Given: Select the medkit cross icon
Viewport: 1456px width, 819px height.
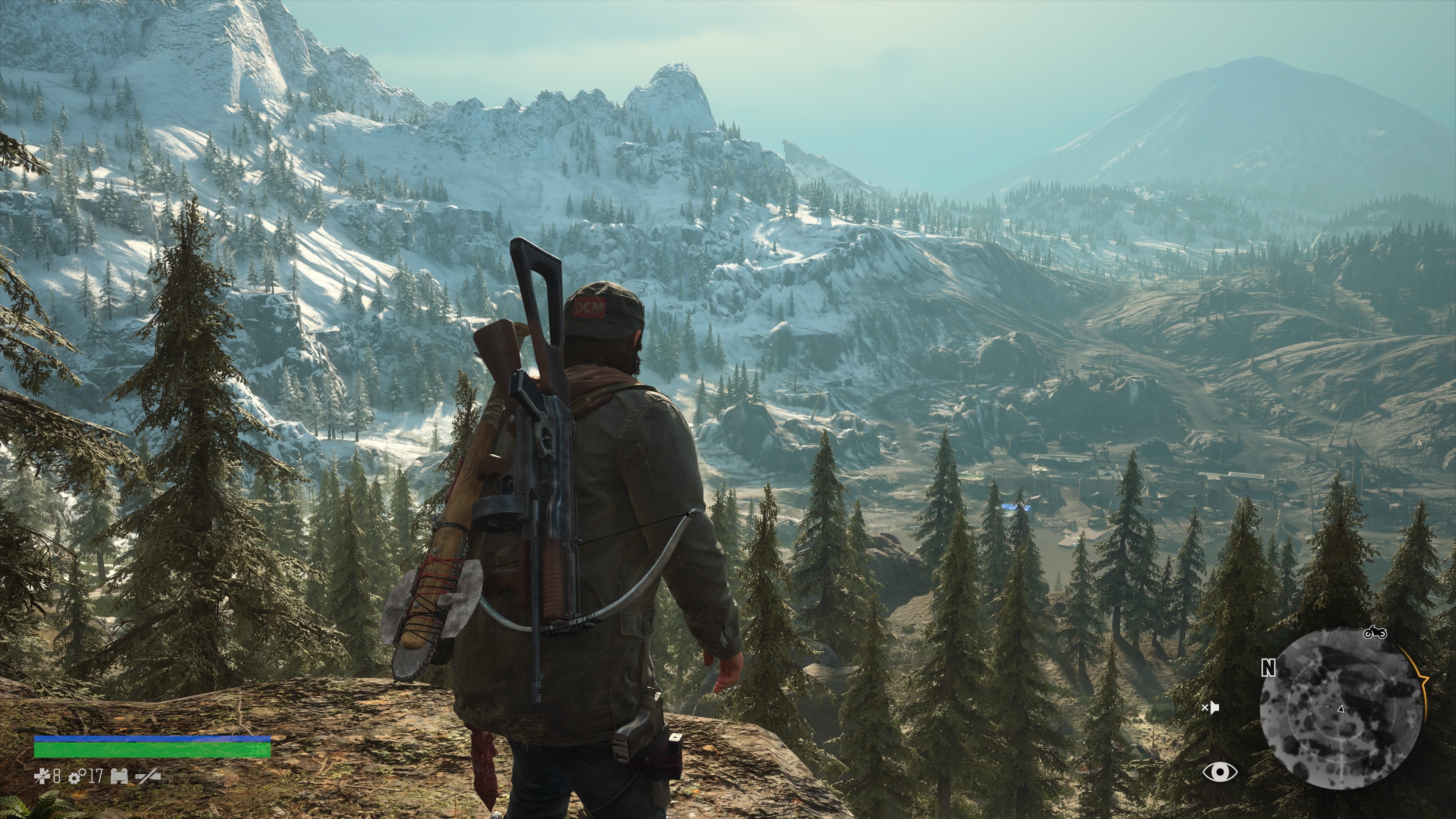Looking at the screenshot, I should point(42,777).
